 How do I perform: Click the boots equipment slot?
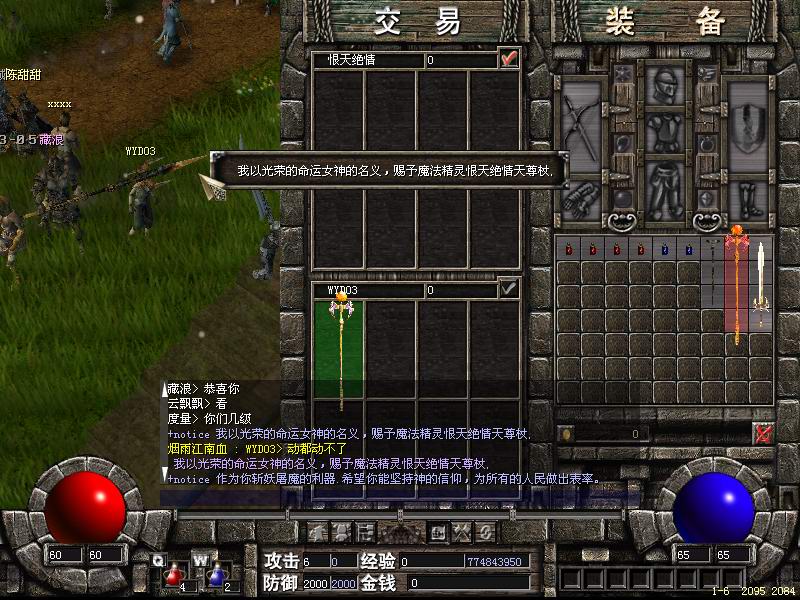coord(747,201)
